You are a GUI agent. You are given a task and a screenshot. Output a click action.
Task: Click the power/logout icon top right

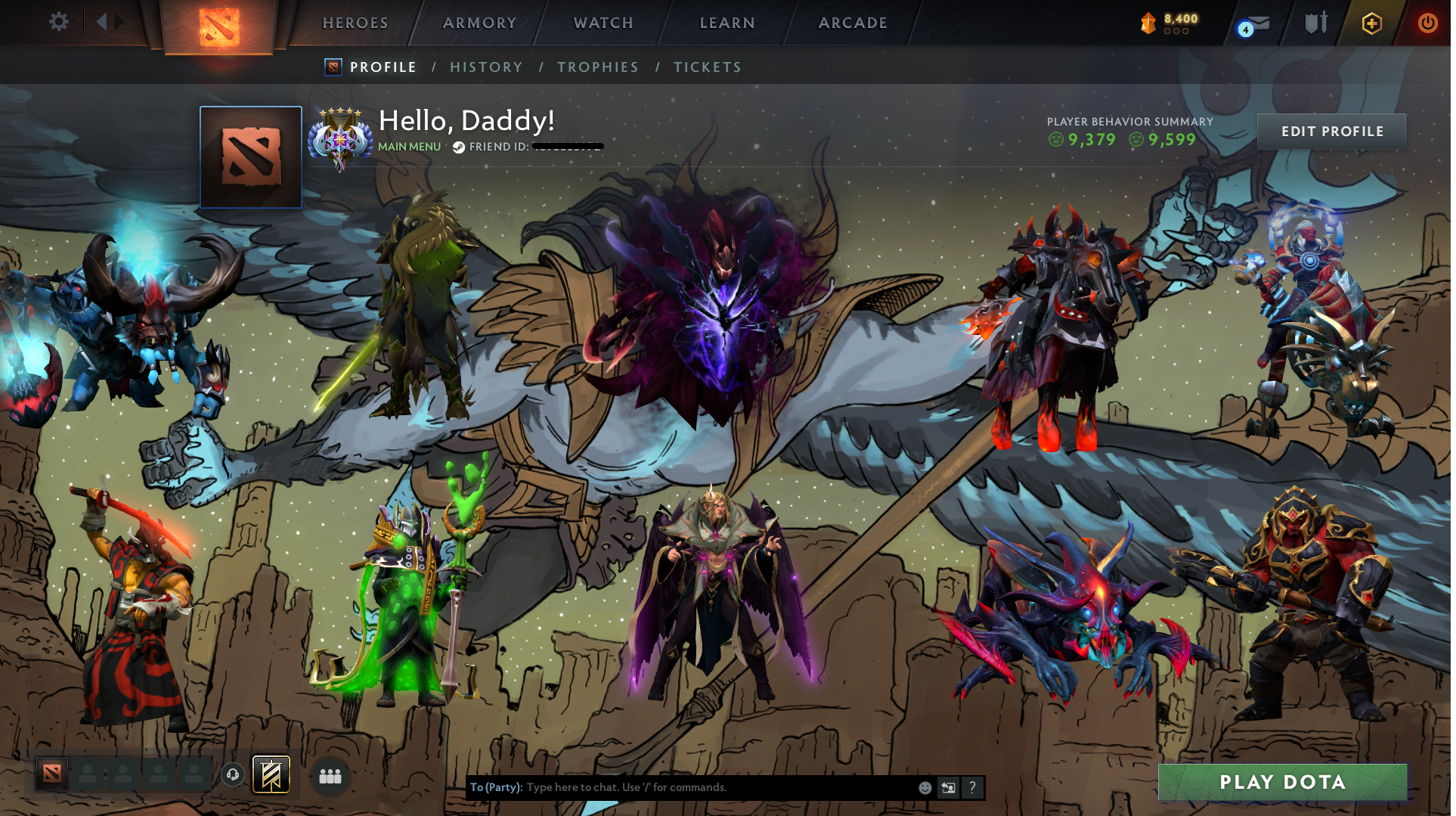click(x=1427, y=23)
